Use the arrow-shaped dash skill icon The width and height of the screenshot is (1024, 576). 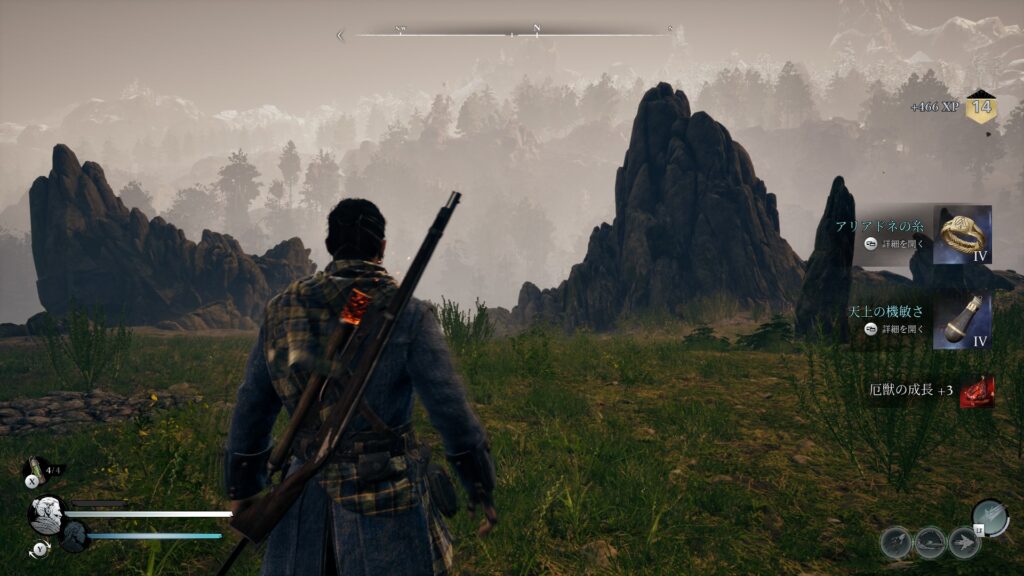(x=964, y=542)
